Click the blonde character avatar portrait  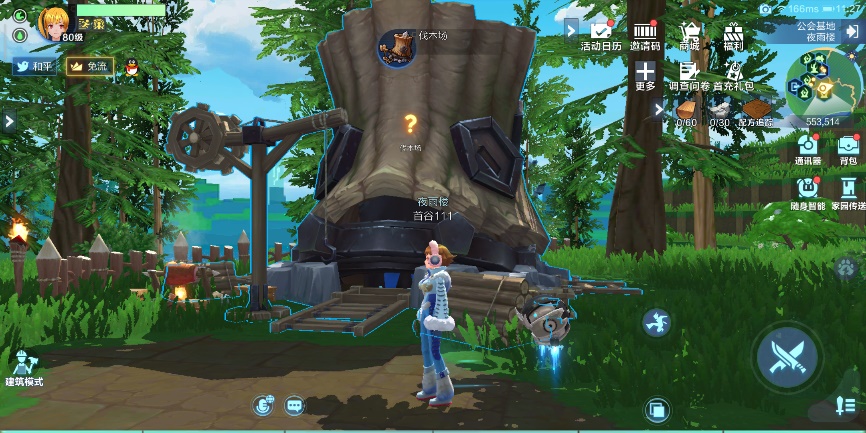coord(55,22)
